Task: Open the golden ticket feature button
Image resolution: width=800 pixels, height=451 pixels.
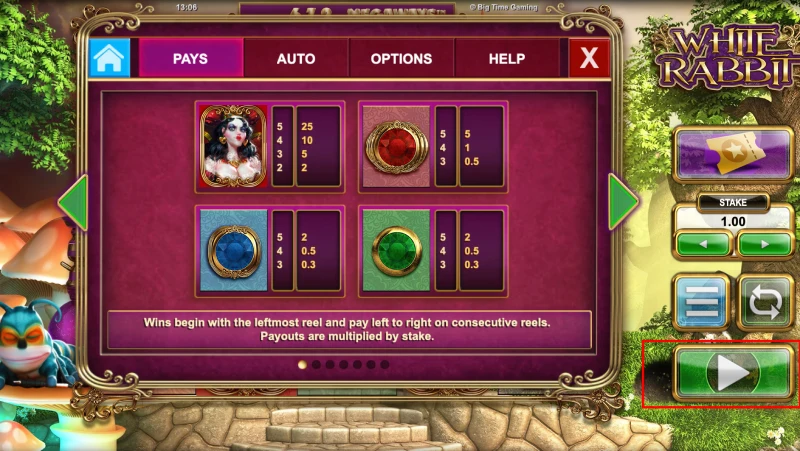Action: [x=732, y=153]
